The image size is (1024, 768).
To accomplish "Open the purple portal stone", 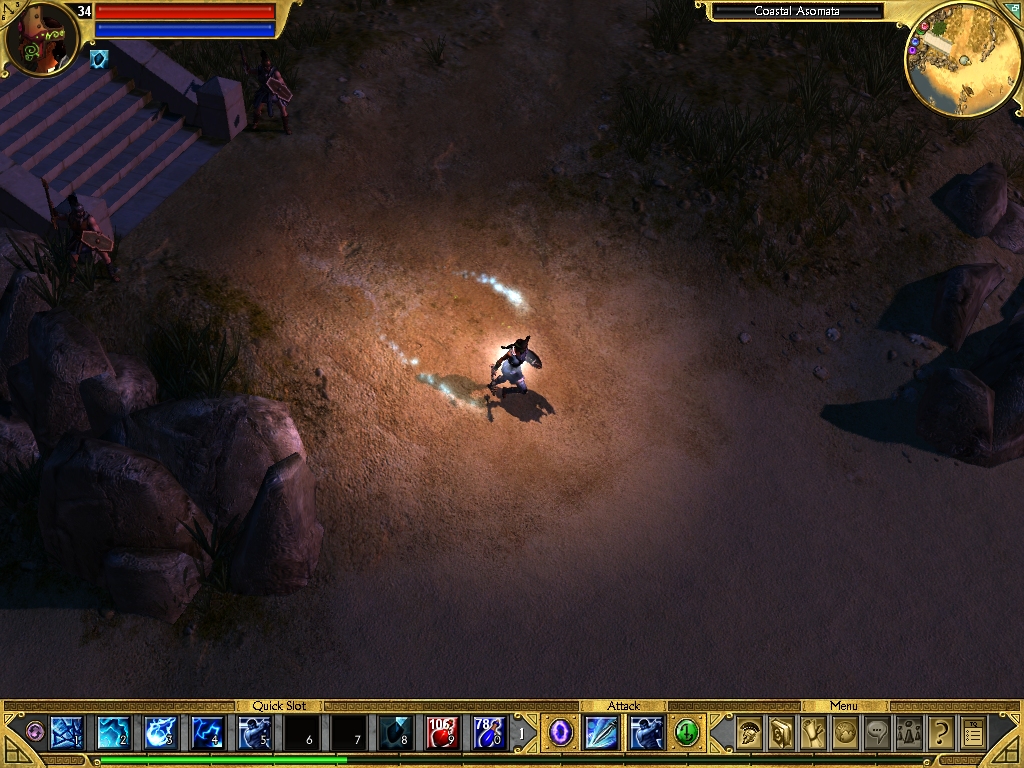I will coord(560,733).
